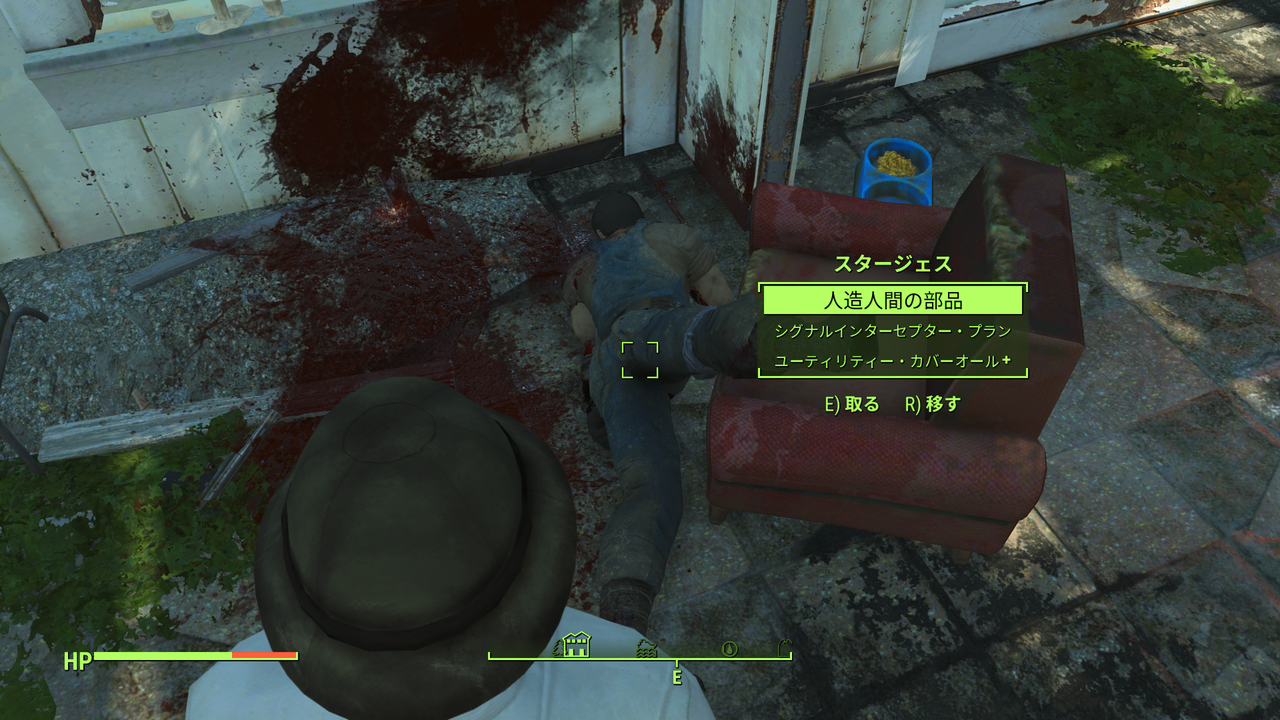Click the circular droplet location marker on compass
This screenshot has width=1280, height=720.
click(x=729, y=648)
